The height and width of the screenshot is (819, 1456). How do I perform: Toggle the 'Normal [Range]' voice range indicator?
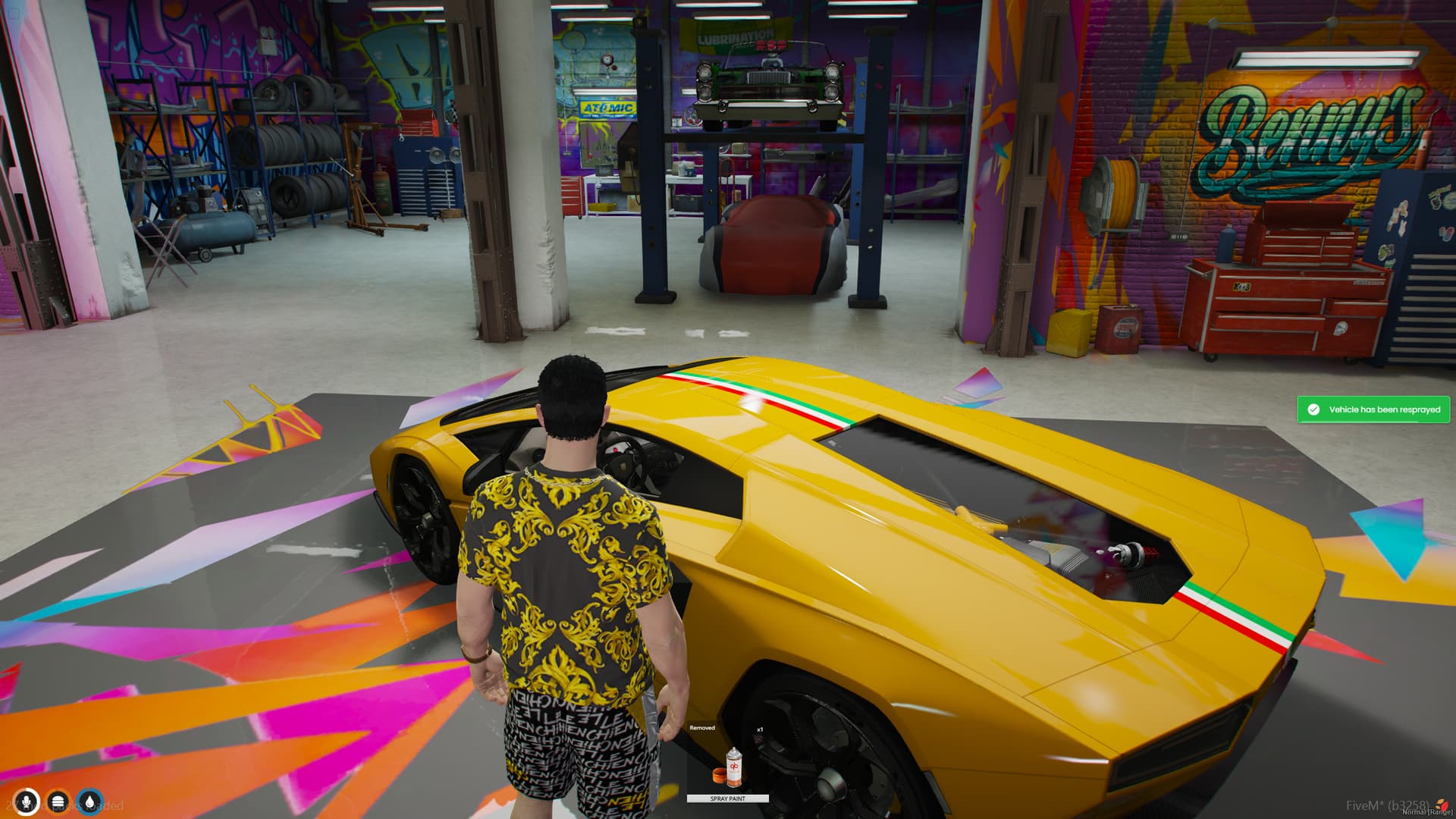(x=1427, y=811)
